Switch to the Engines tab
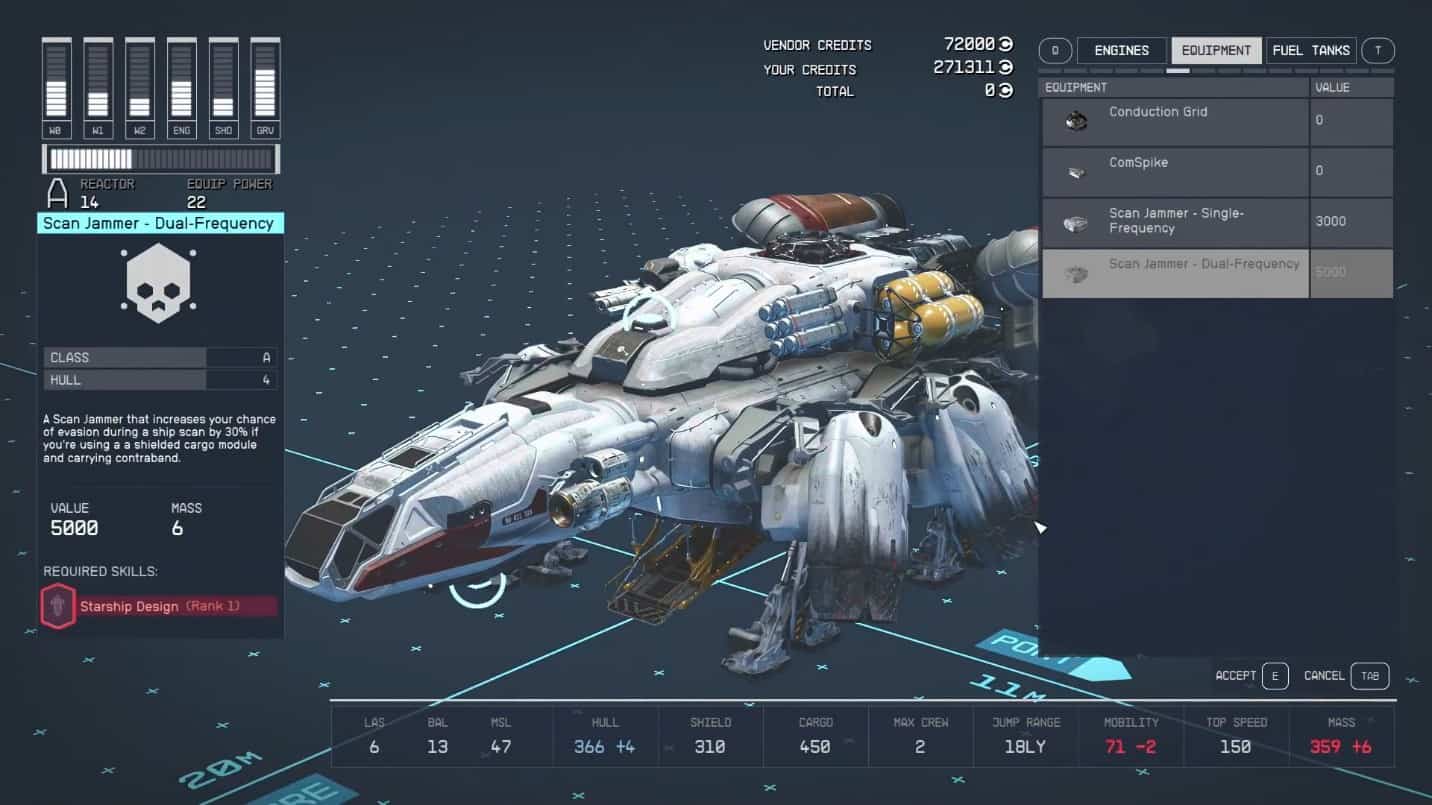Image resolution: width=1432 pixels, height=805 pixels. click(1121, 50)
